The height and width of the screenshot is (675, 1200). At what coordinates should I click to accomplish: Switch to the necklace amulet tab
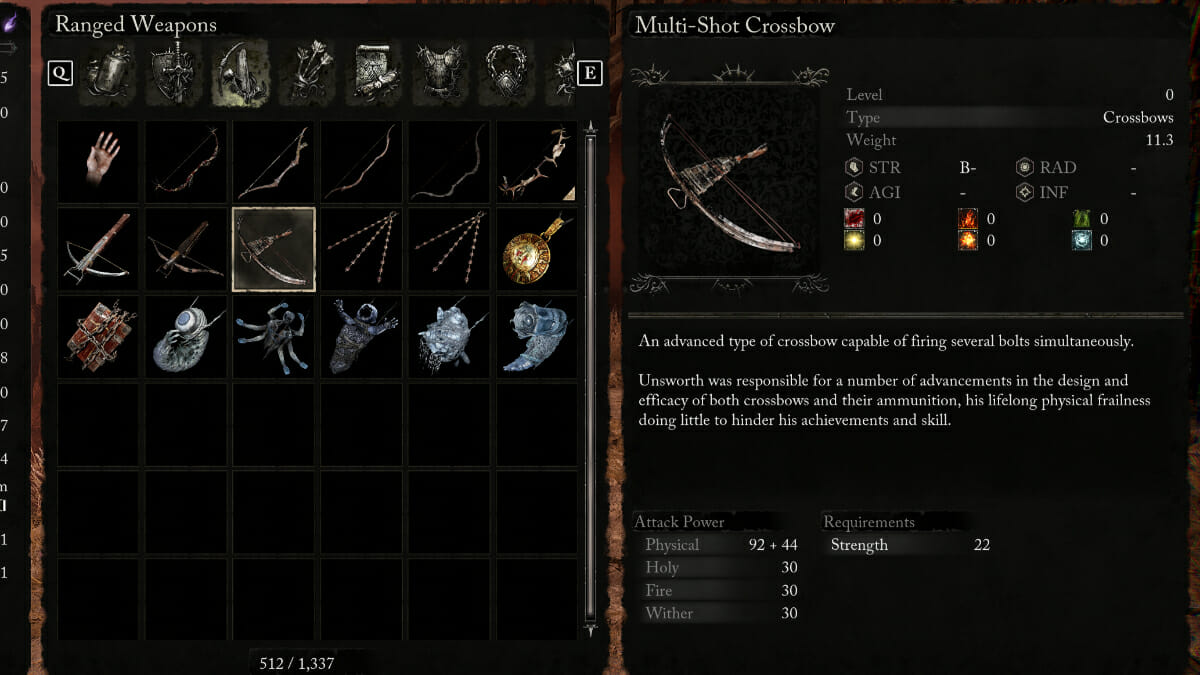(508, 73)
